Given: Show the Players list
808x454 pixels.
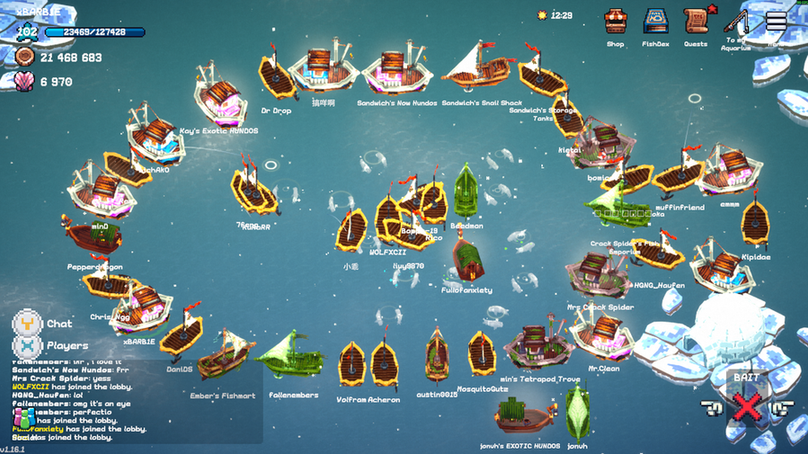Looking at the screenshot, I should (x=28, y=346).
